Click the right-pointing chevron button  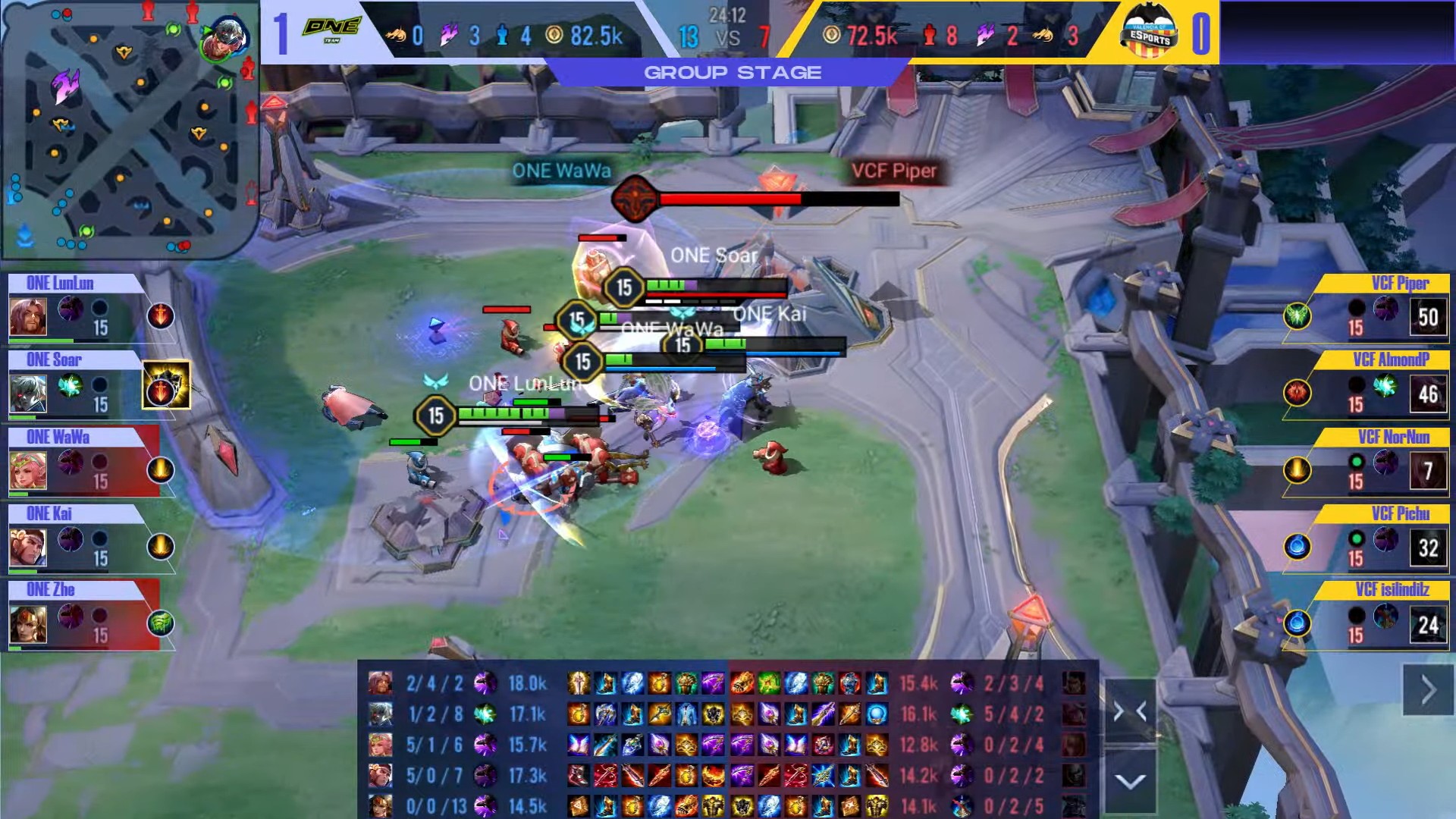[x=1428, y=690]
